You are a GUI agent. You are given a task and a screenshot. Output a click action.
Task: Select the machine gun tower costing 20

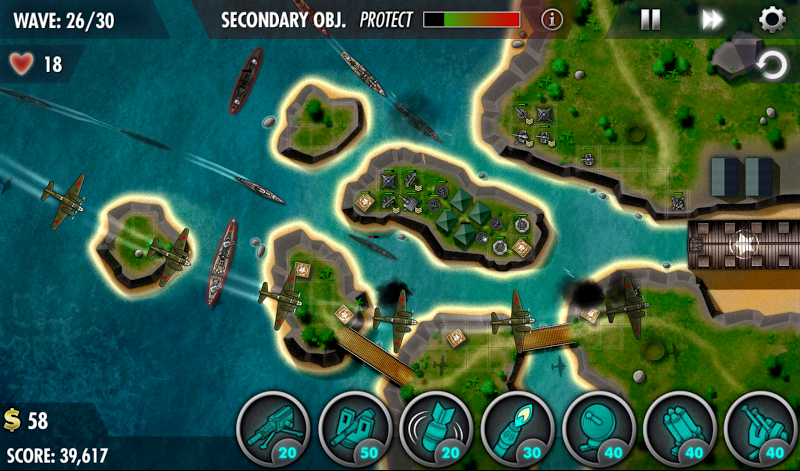pyautogui.click(x=273, y=430)
